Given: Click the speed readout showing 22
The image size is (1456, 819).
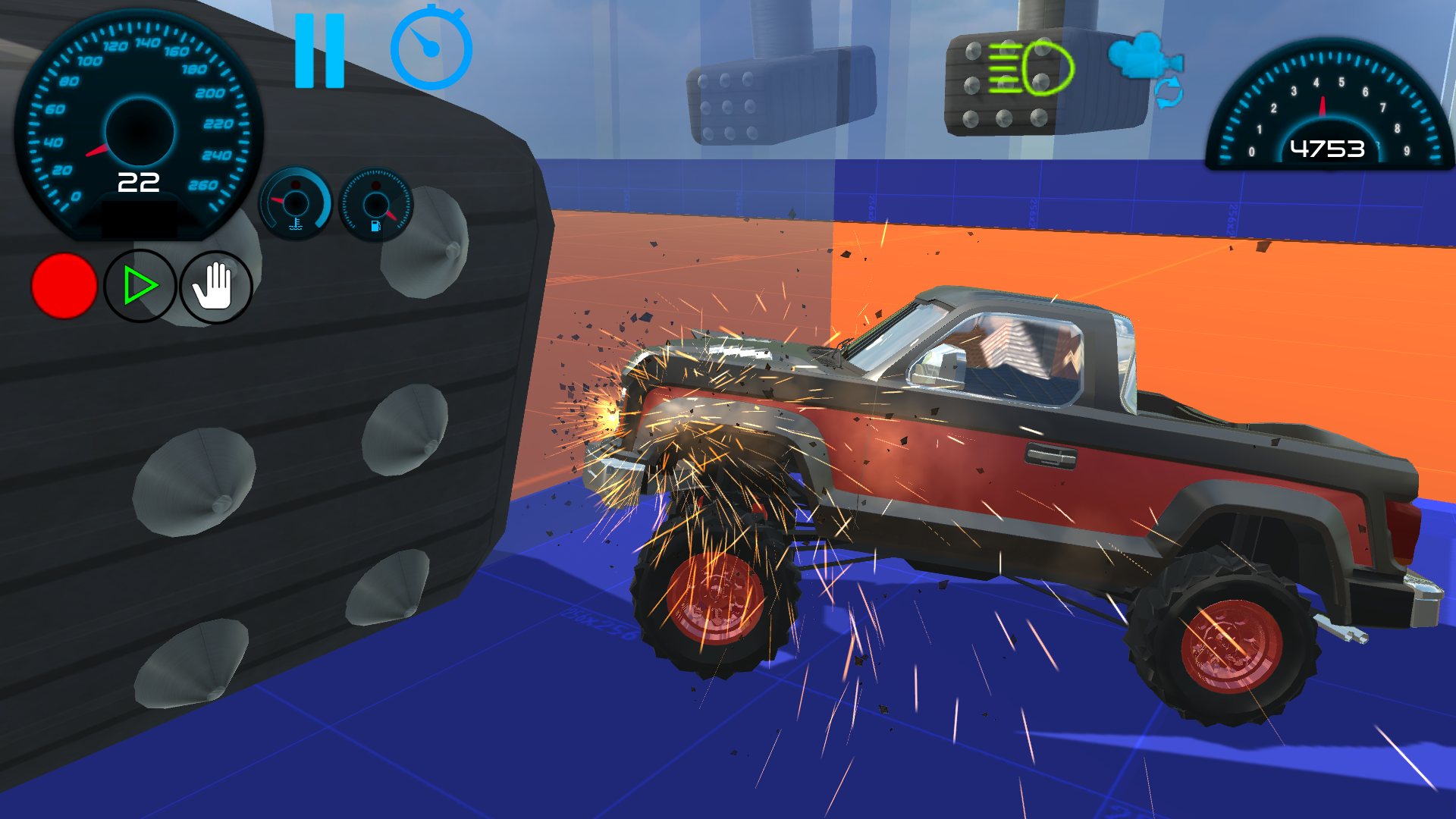Looking at the screenshot, I should coord(137,180).
